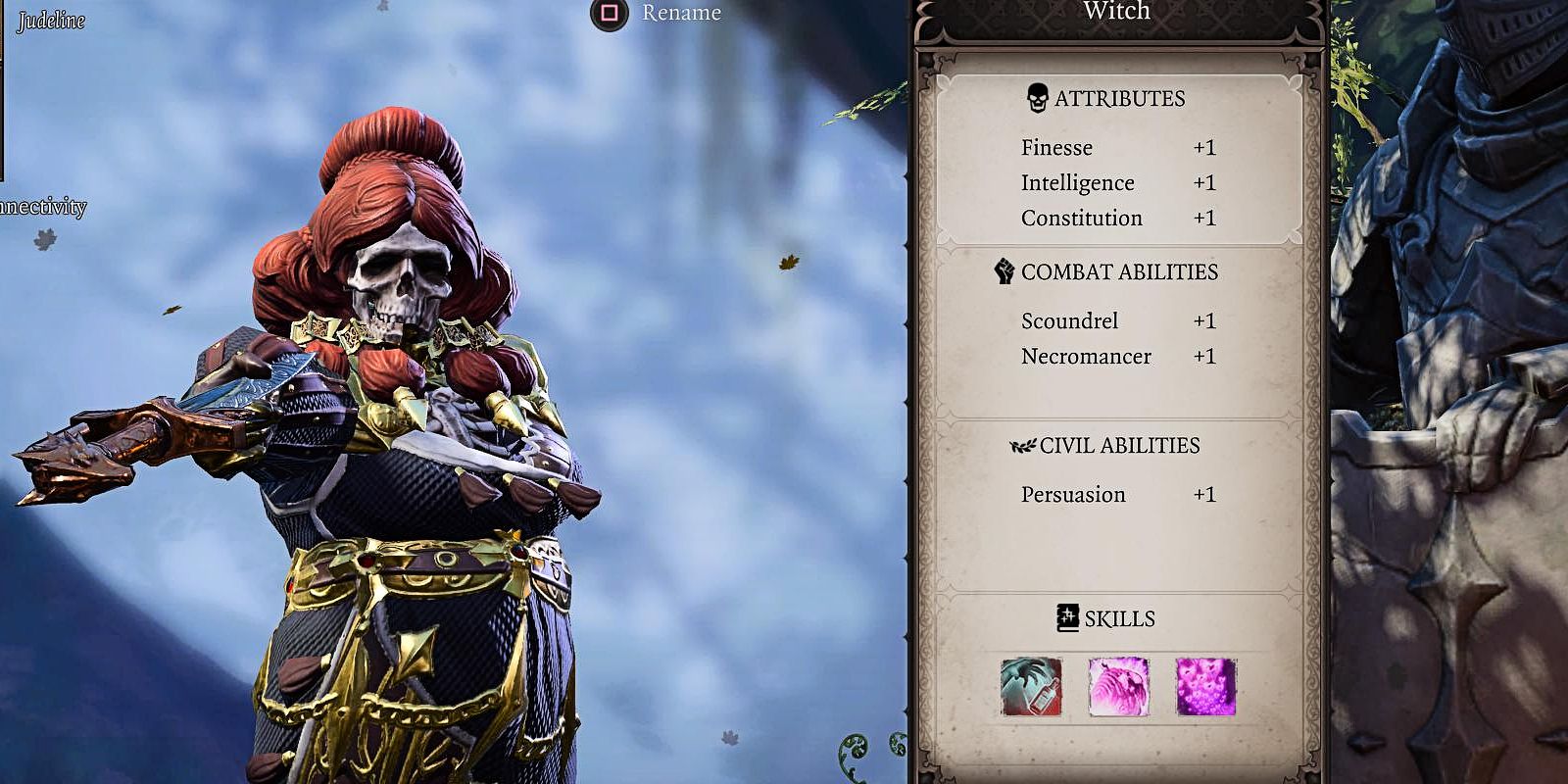Choose the Finesse attribute row
The width and height of the screenshot is (1568, 784).
pyautogui.click(x=1117, y=148)
